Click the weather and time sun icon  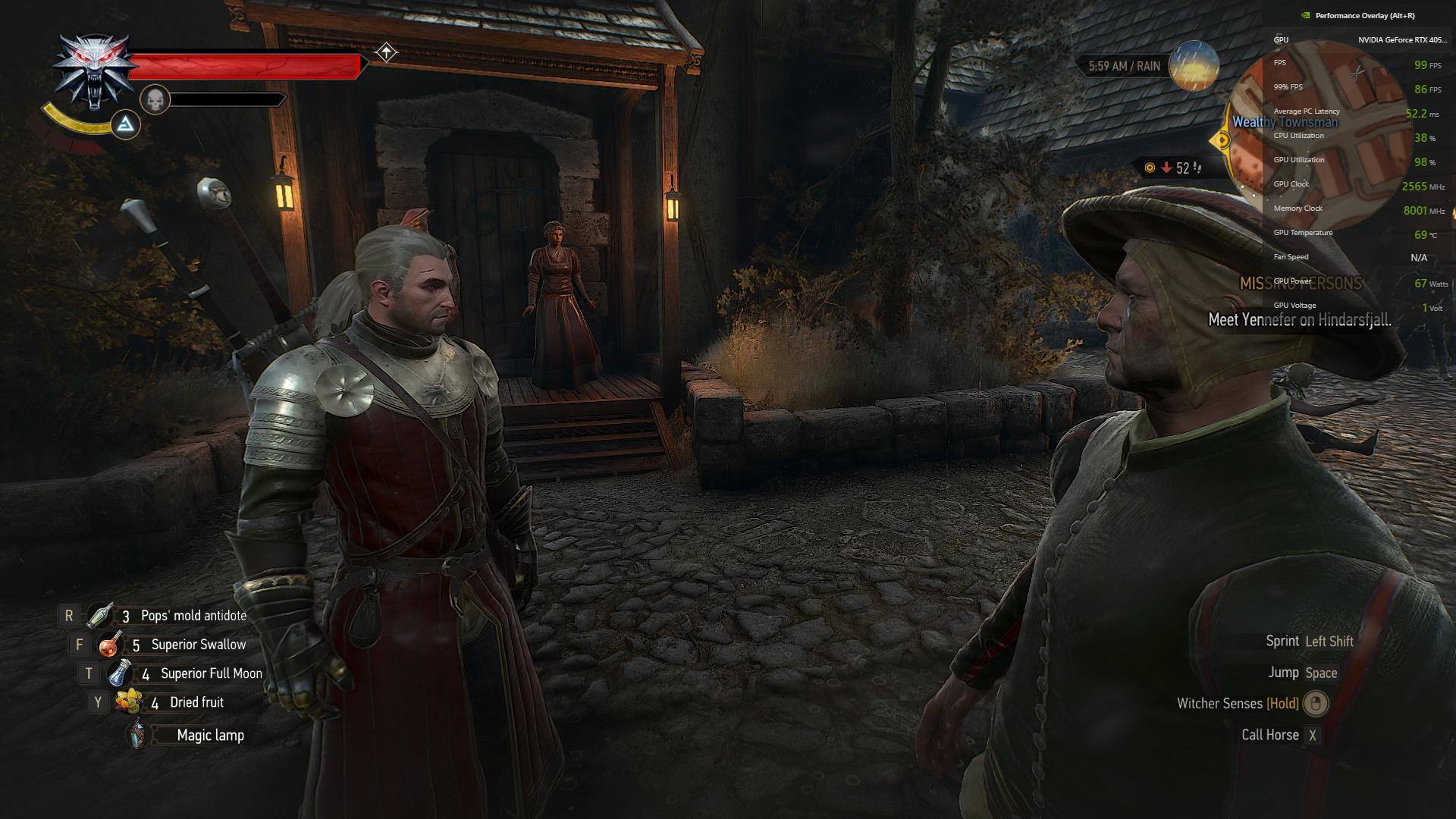click(x=1194, y=67)
